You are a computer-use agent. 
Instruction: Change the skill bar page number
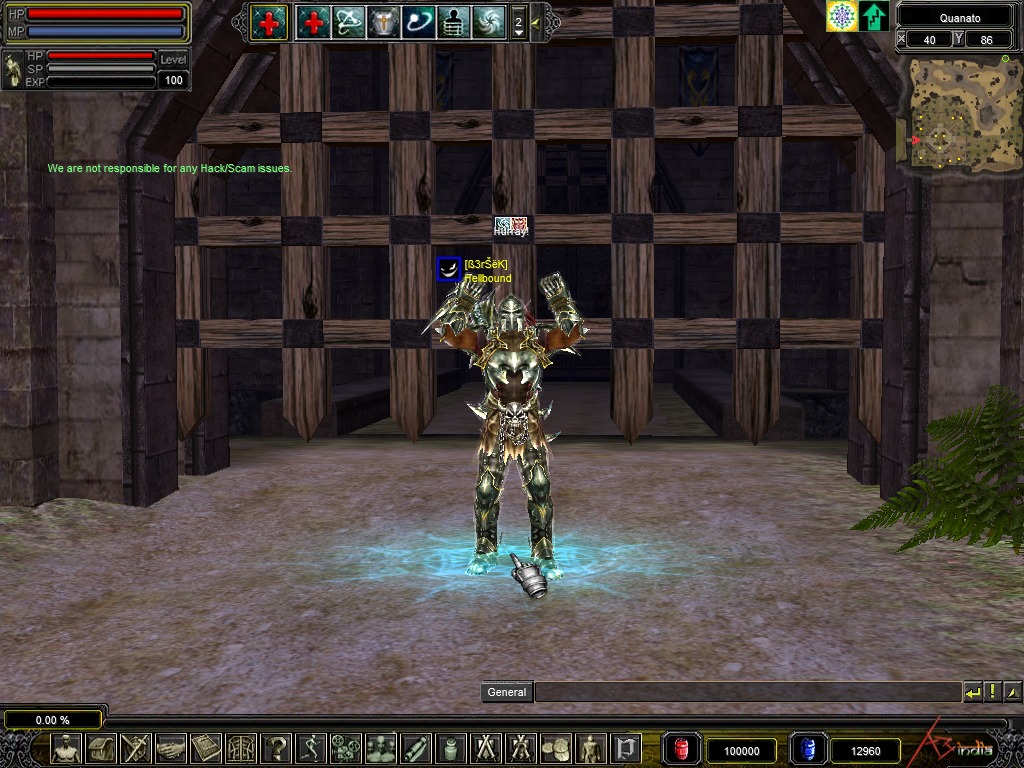click(x=518, y=22)
